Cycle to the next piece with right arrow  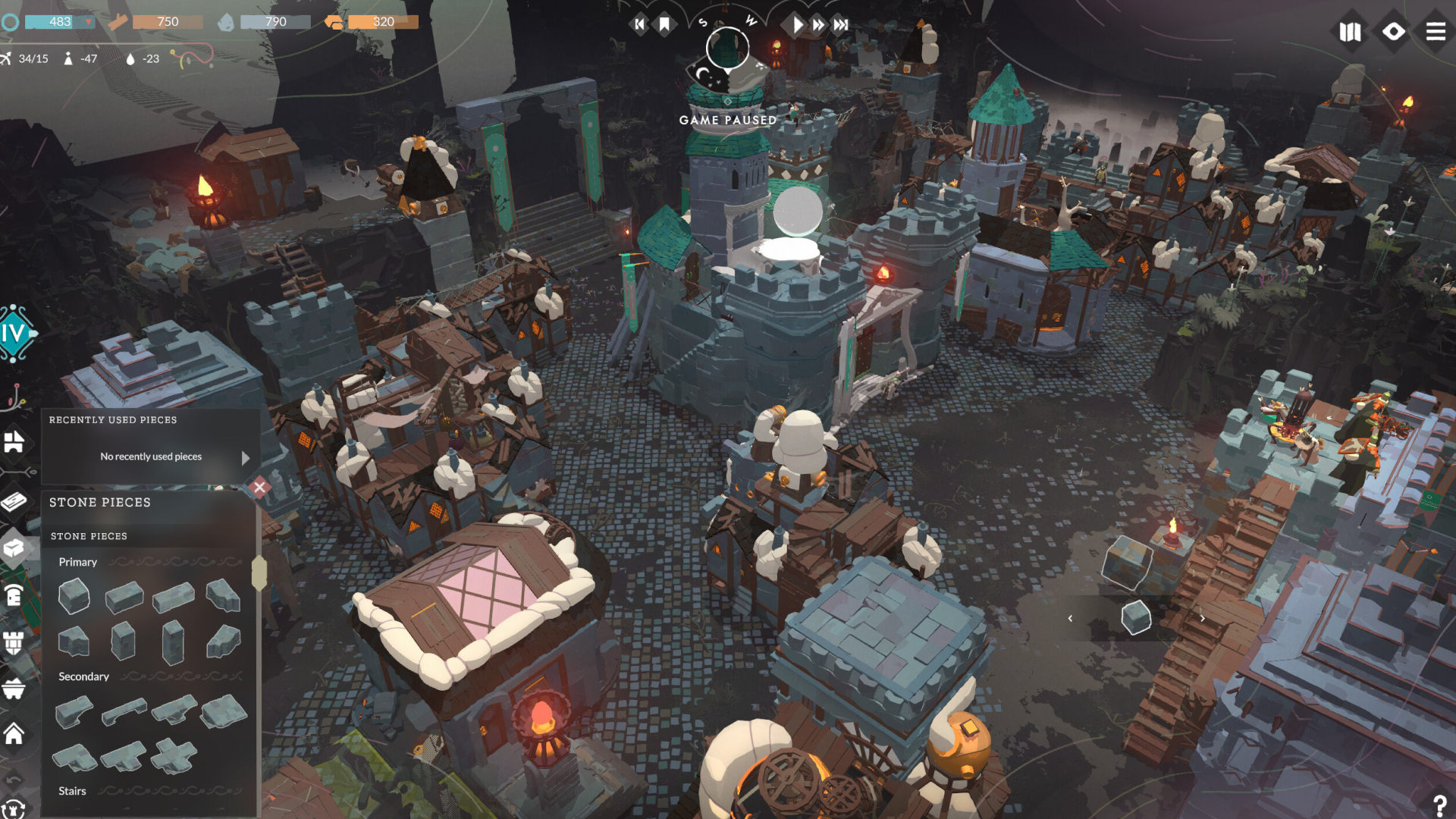coord(1202,618)
